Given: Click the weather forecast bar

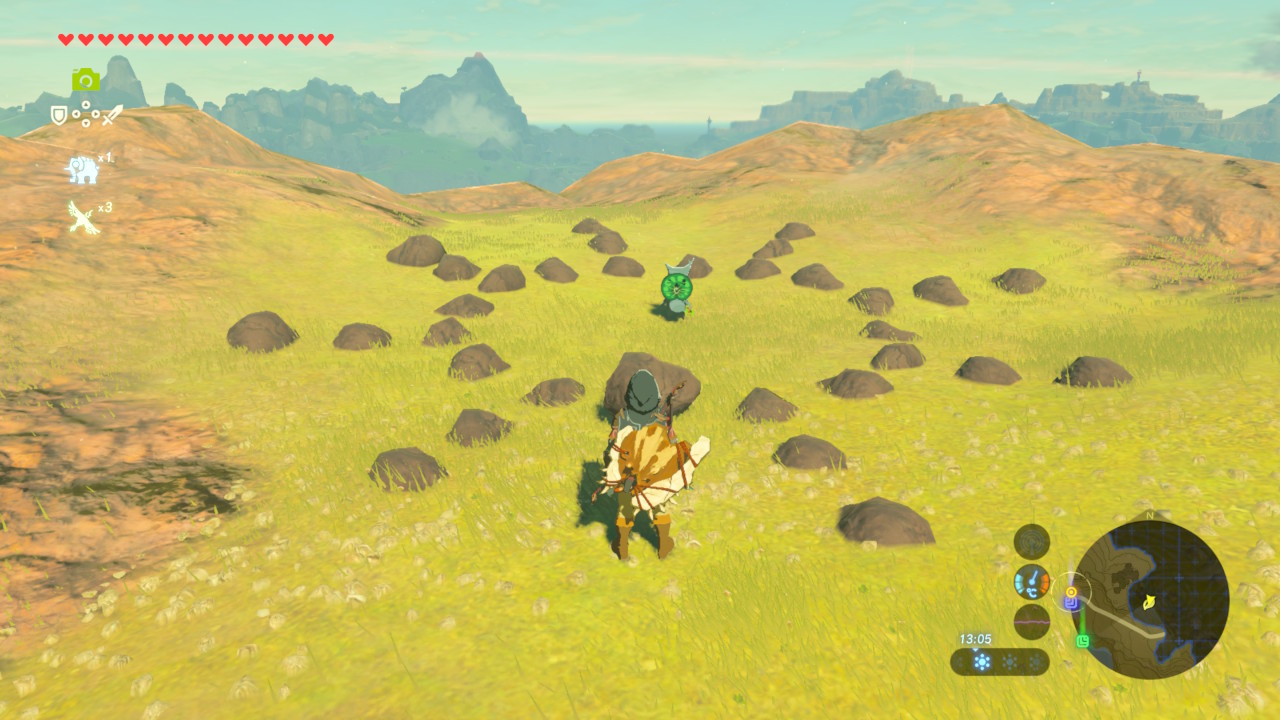Looking at the screenshot, I should (1000, 662).
